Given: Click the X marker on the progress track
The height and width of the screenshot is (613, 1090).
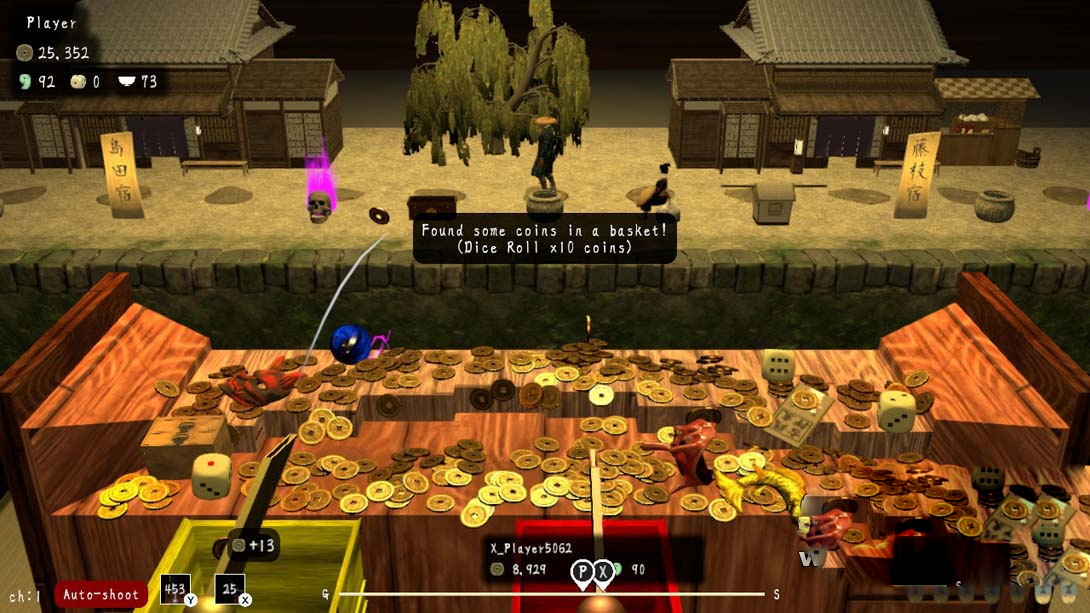Looking at the screenshot, I should point(604,572).
